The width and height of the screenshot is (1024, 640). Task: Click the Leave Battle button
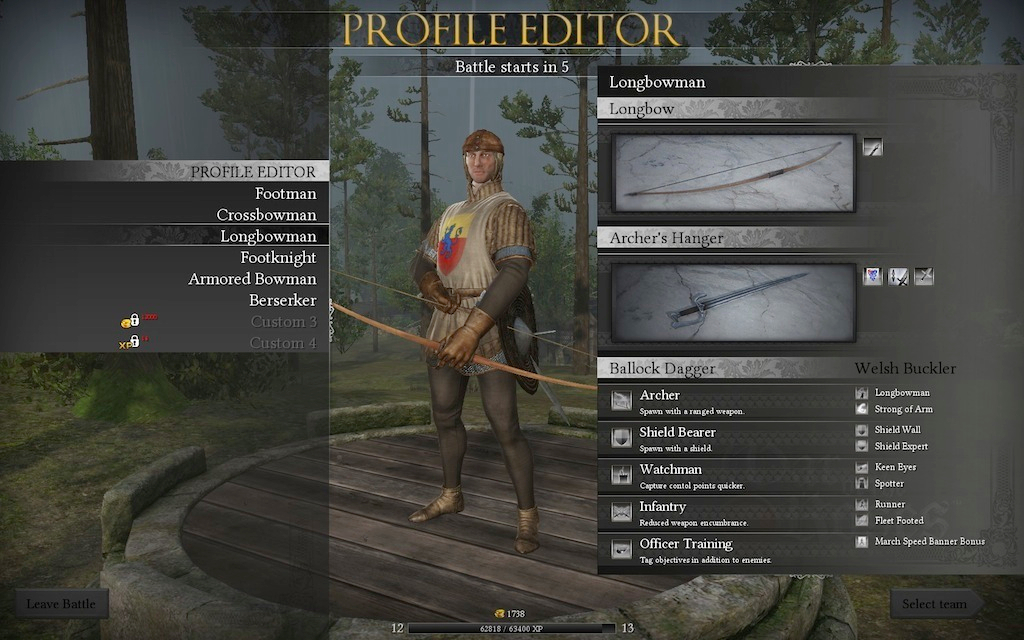[61, 604]
